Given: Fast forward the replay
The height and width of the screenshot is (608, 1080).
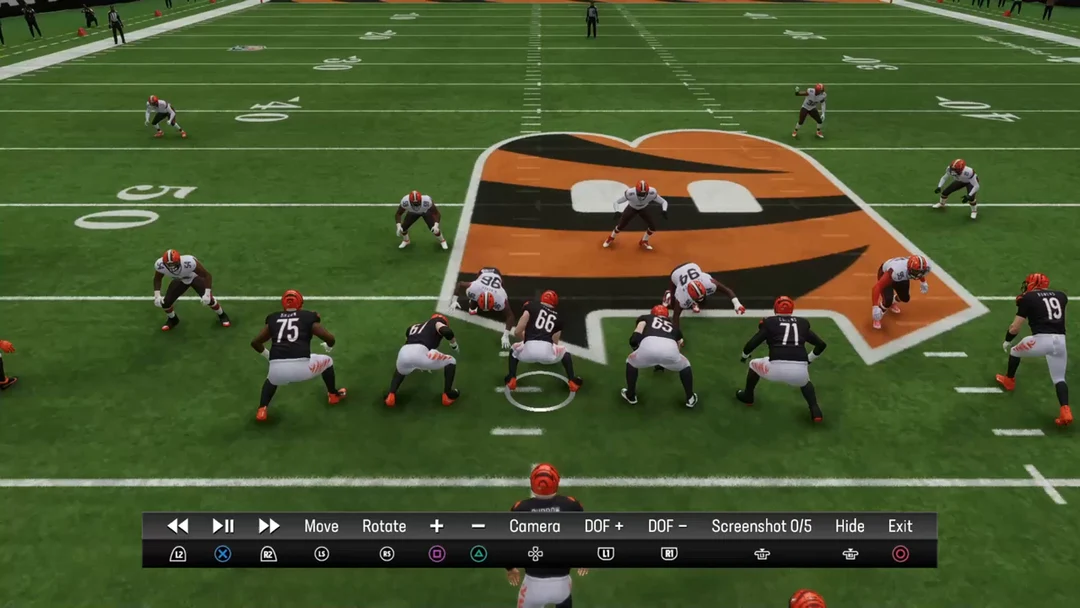Looking at the screenshot, I should coord(269,526).
